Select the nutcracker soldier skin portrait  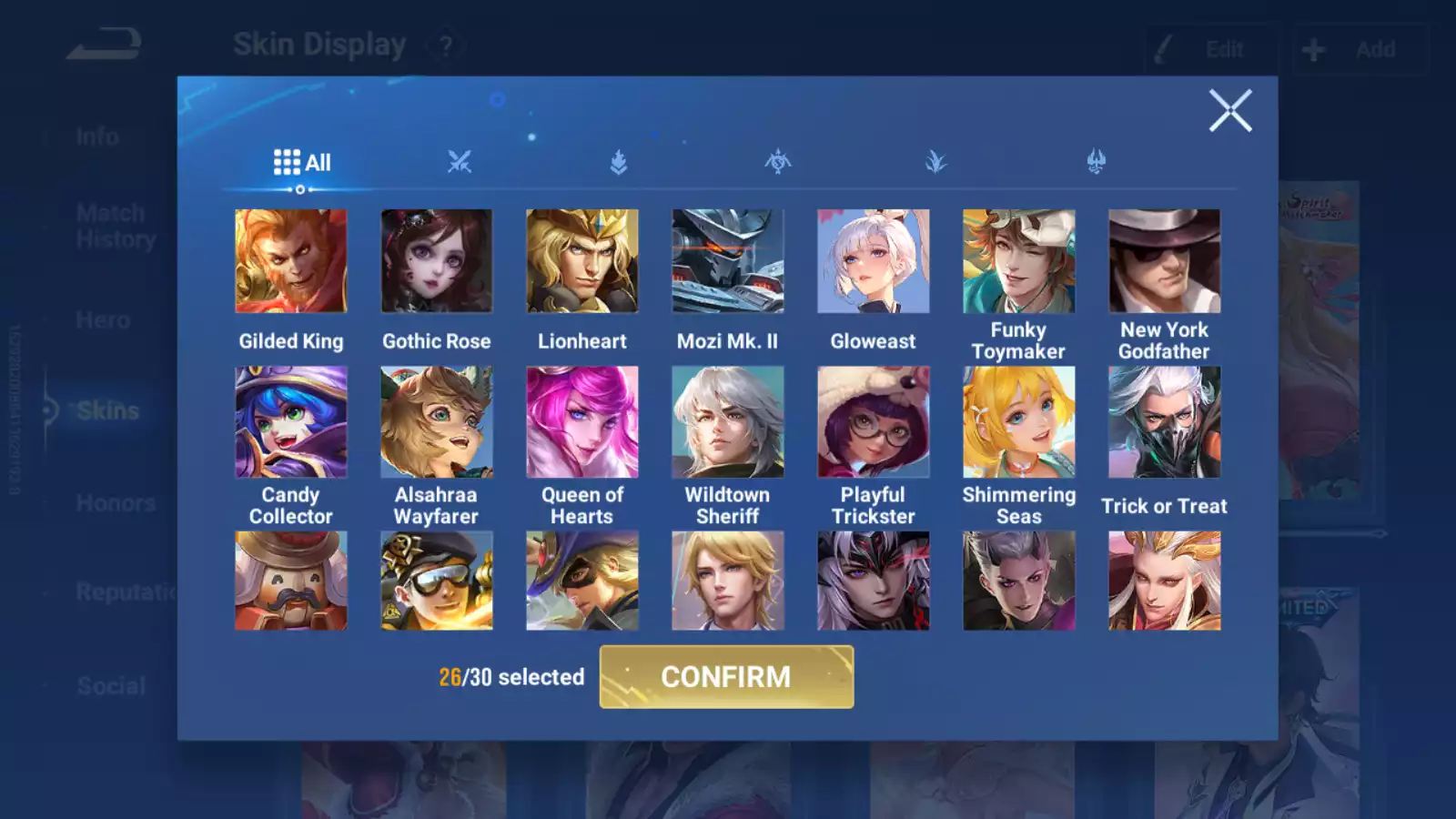[291, 581]
